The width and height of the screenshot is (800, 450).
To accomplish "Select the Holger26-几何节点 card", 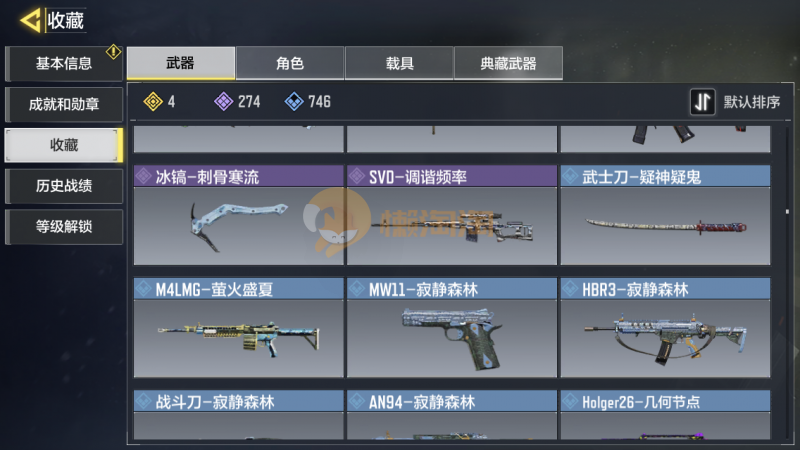I will (x=664, y=415).
